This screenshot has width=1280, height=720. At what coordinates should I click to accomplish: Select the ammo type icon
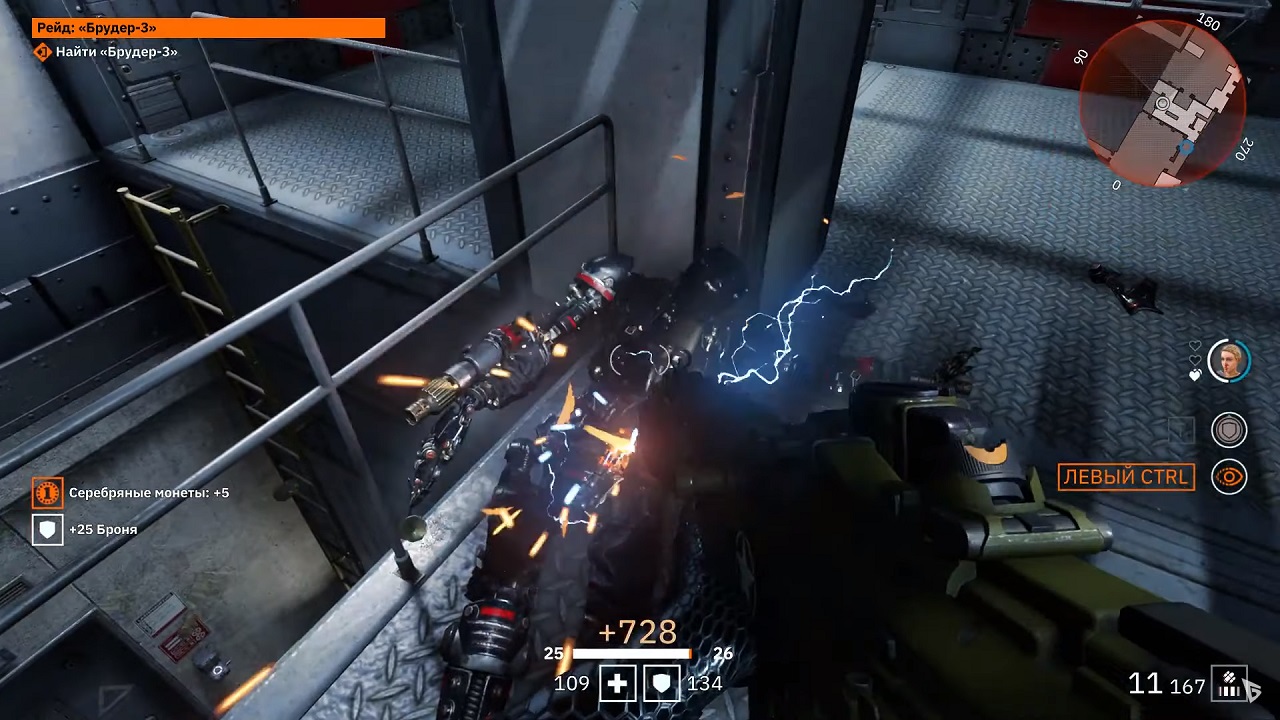pyautogui.click(x=1227, y=684)
